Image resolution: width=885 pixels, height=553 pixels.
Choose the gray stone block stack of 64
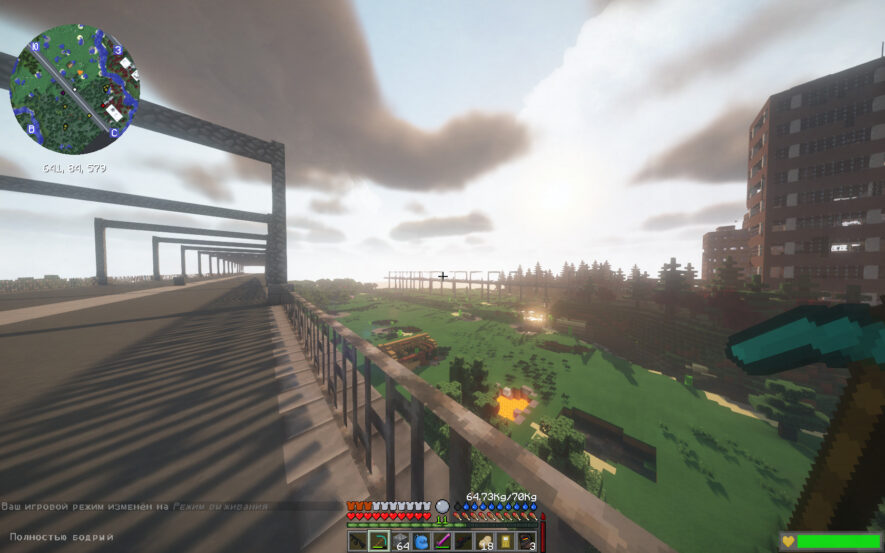coord(401,541)
